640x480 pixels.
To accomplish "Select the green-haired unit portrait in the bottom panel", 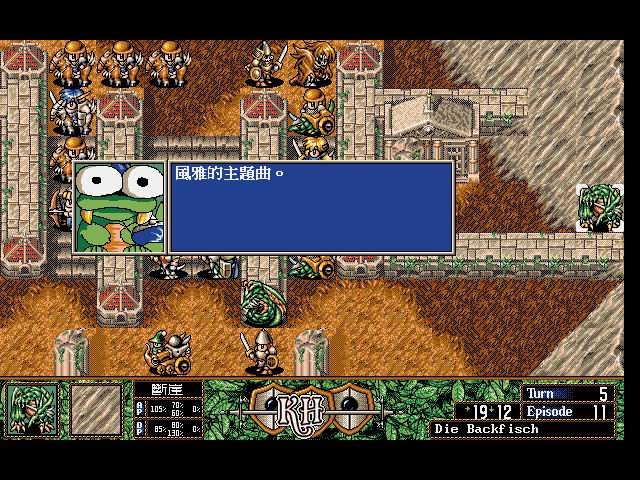I will (33, 410).
